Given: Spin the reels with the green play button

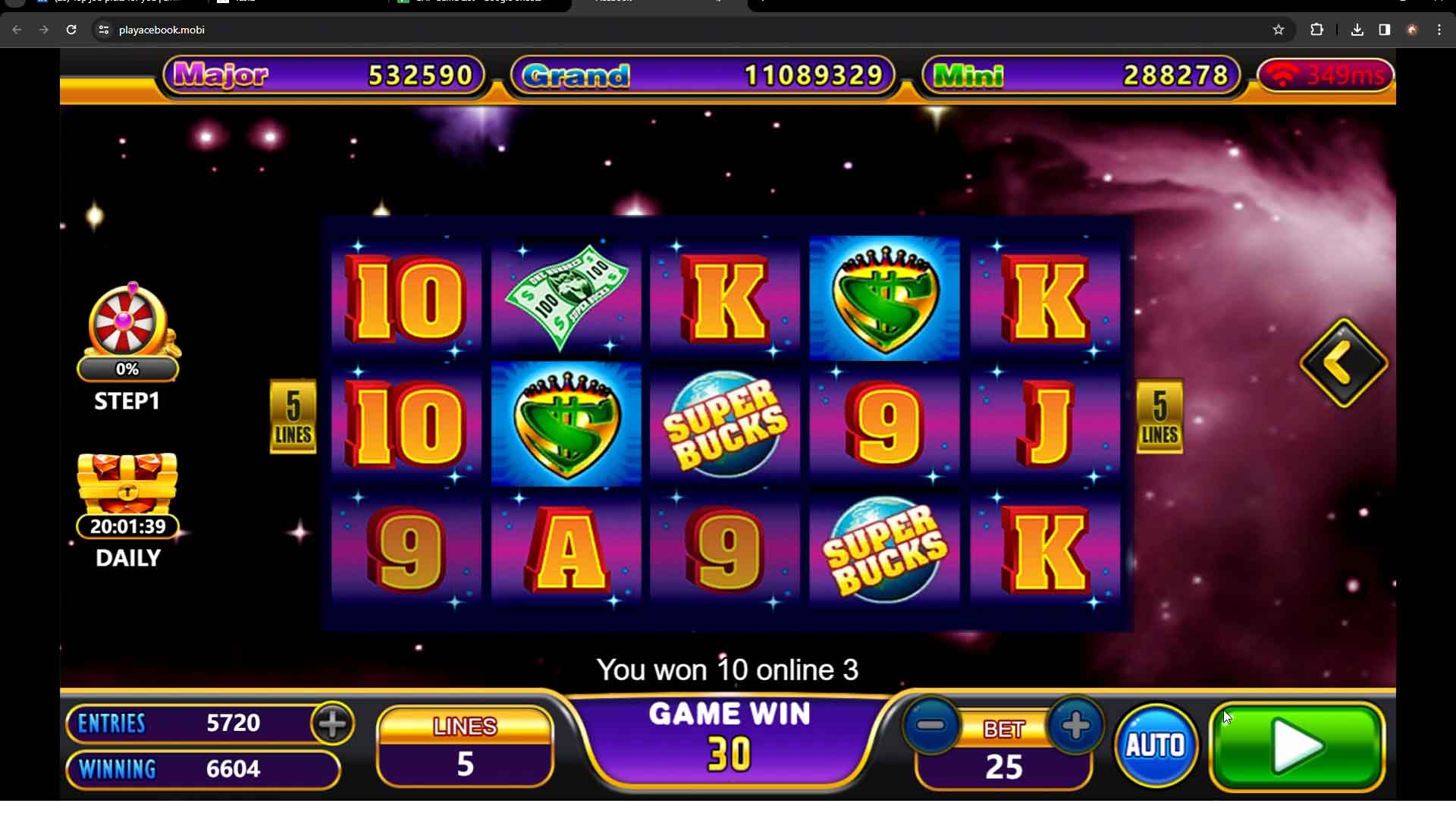Looking at the screenshot, I should (x=1297, y=747).
